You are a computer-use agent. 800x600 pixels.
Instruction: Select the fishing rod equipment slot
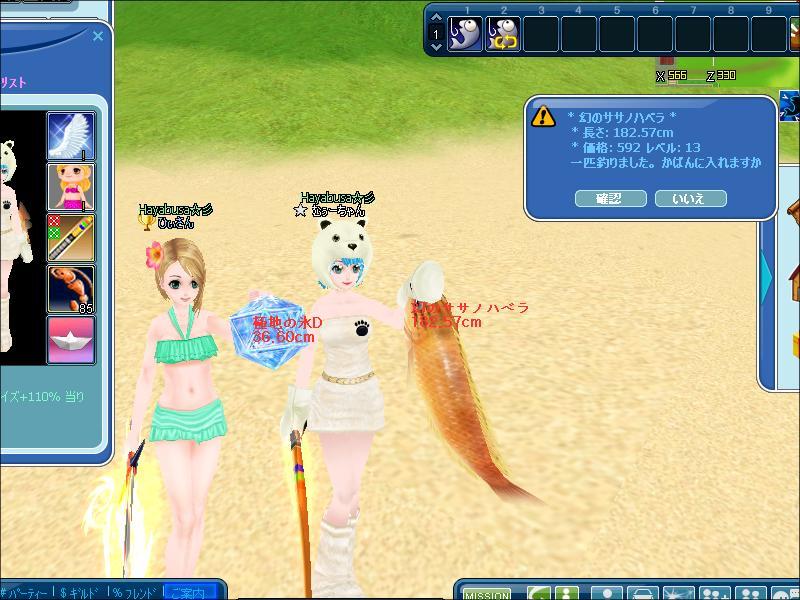pos(71,237)
